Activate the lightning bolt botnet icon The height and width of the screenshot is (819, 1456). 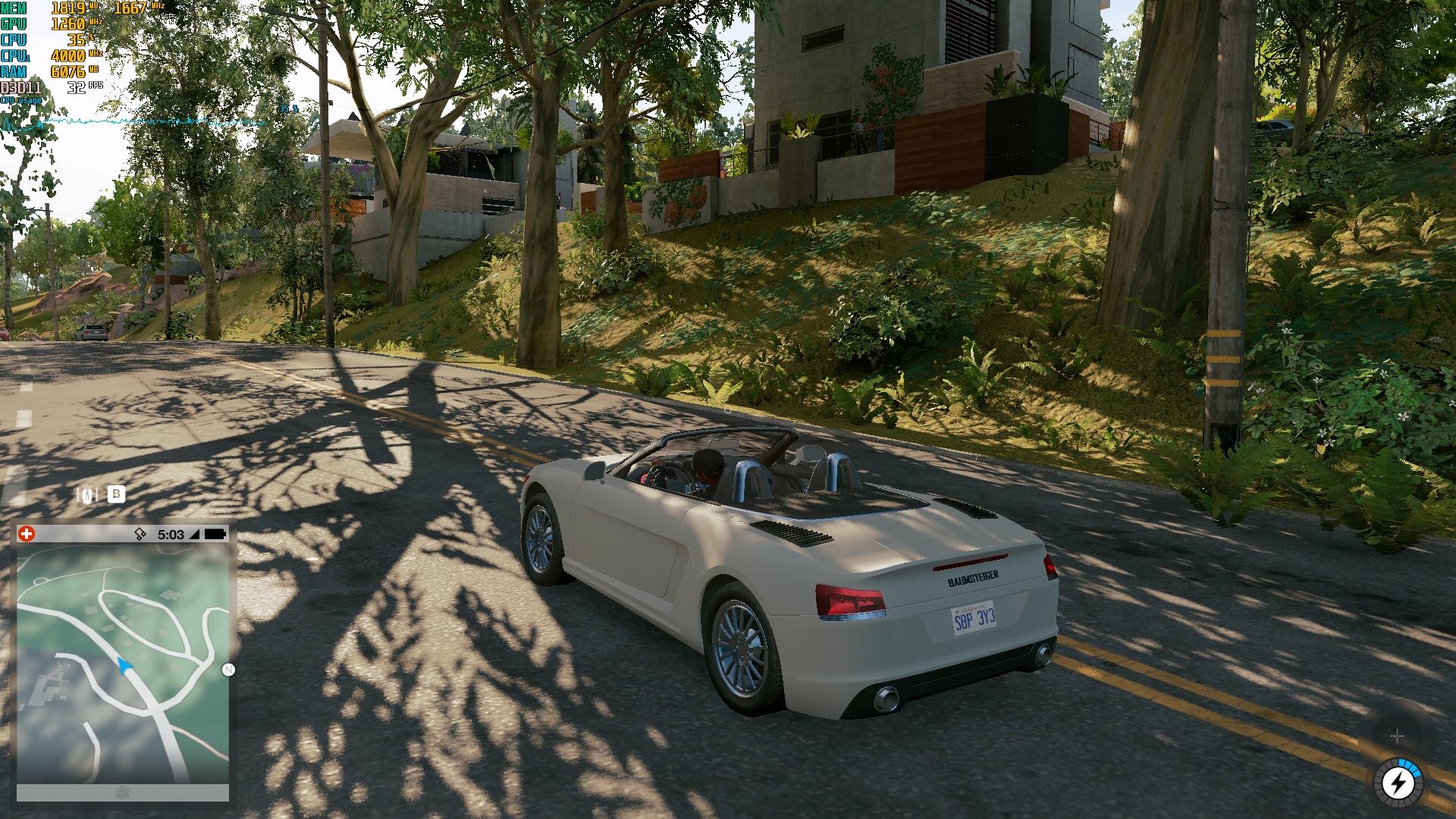pyautogui.click(x=1398, y=783)
